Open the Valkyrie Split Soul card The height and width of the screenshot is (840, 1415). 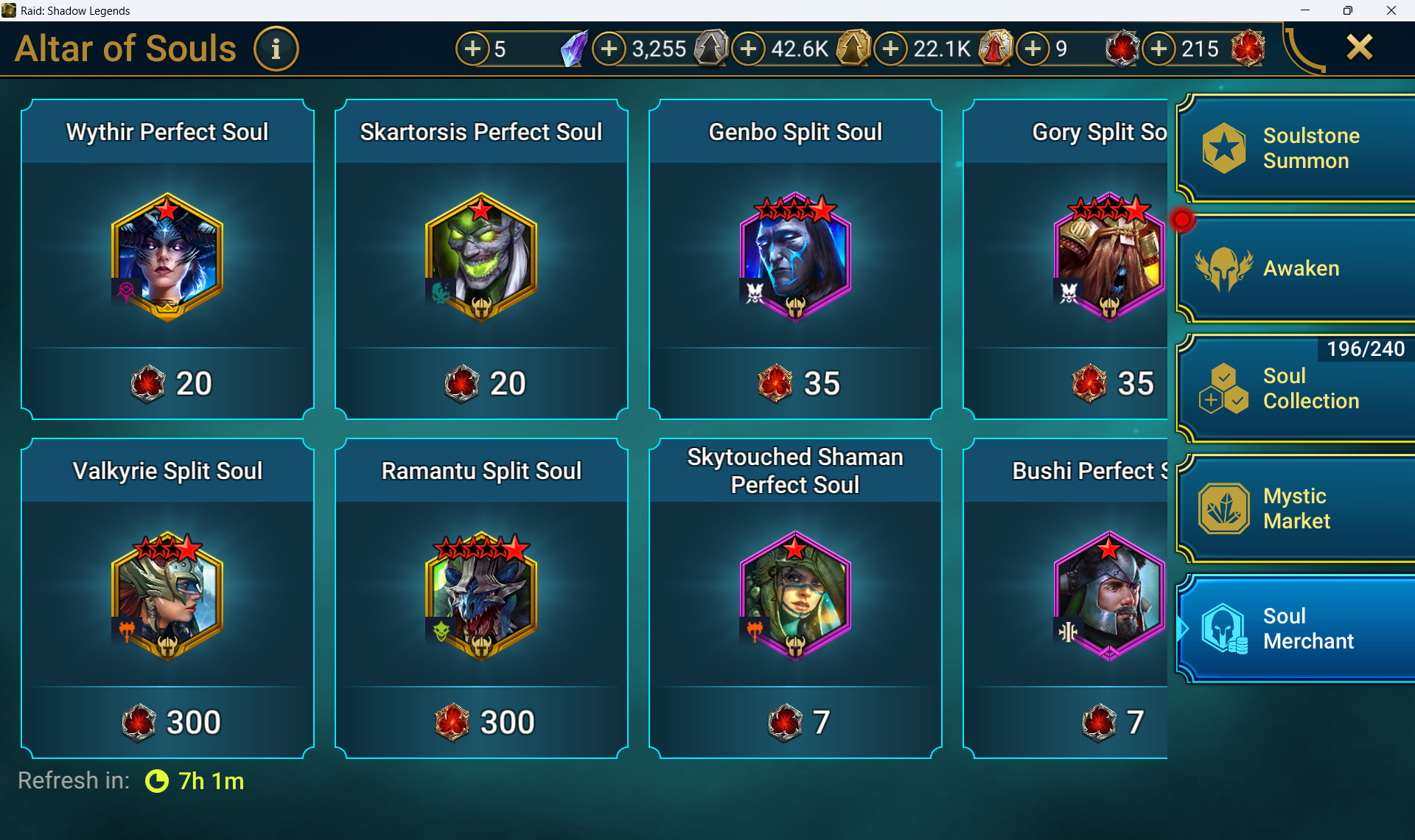coord(168,598)
